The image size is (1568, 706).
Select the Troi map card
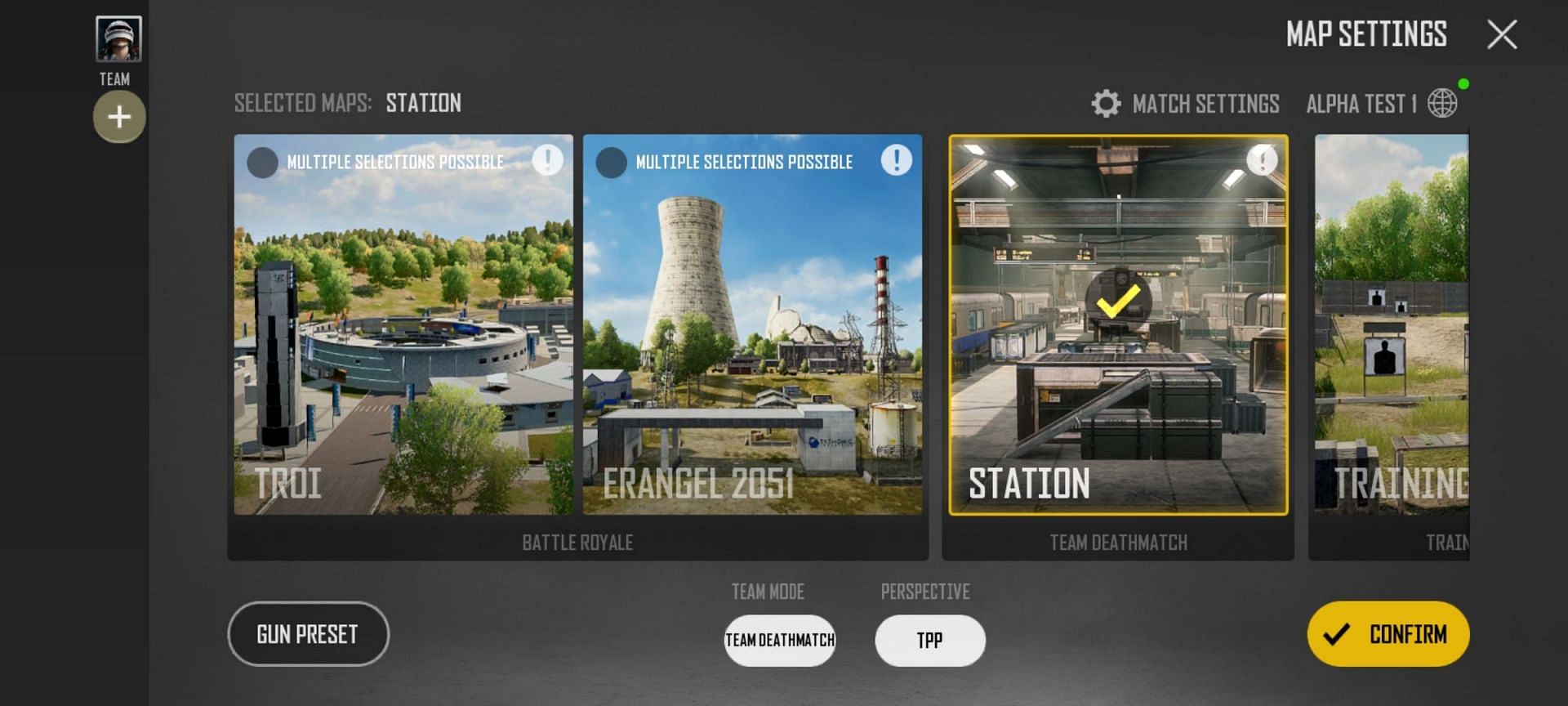(403, 343)
